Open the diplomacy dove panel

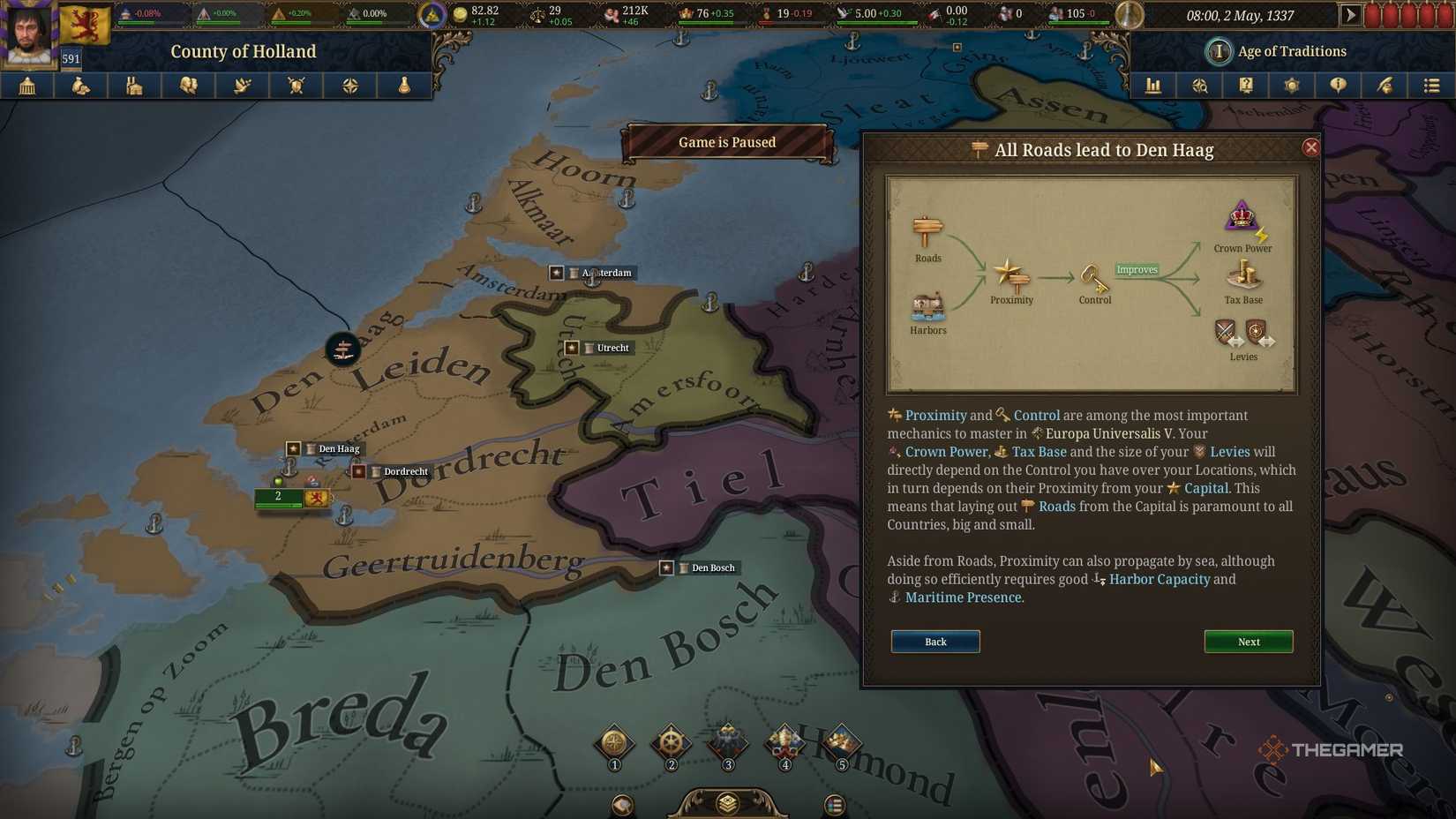click(x=242, y=86)
